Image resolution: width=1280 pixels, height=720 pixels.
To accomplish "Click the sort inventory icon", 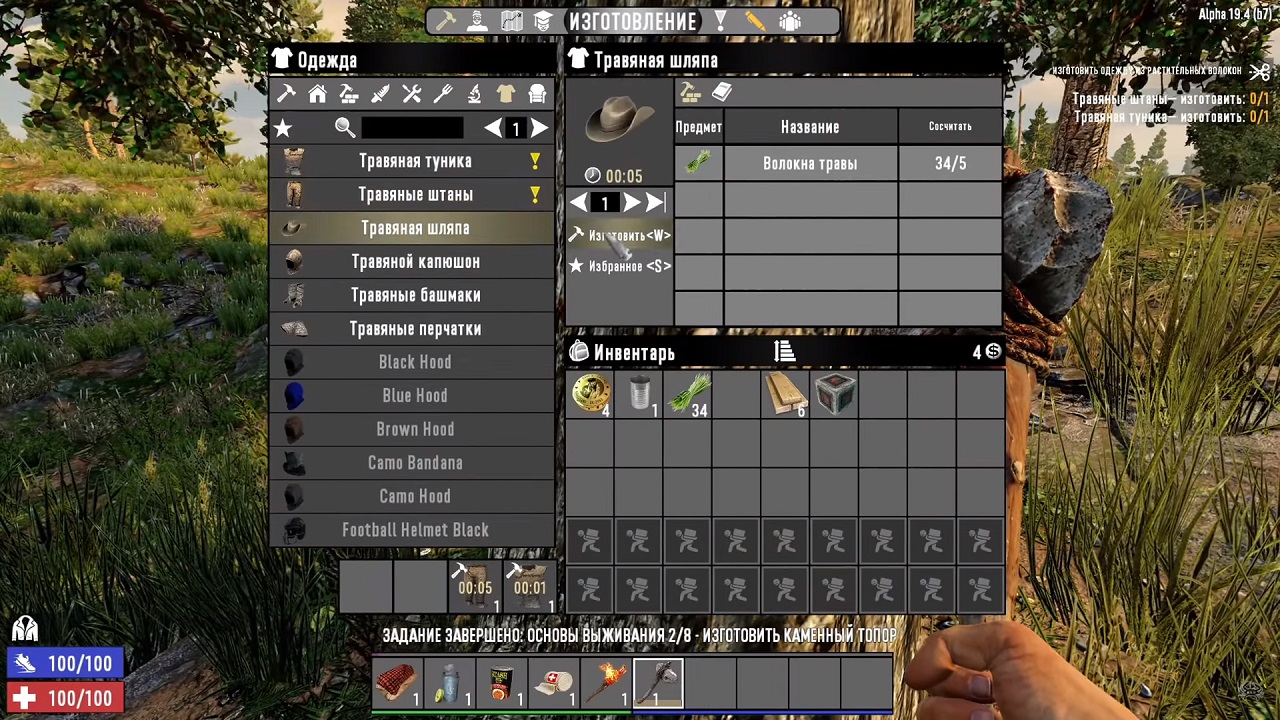I will coord(784,352).
